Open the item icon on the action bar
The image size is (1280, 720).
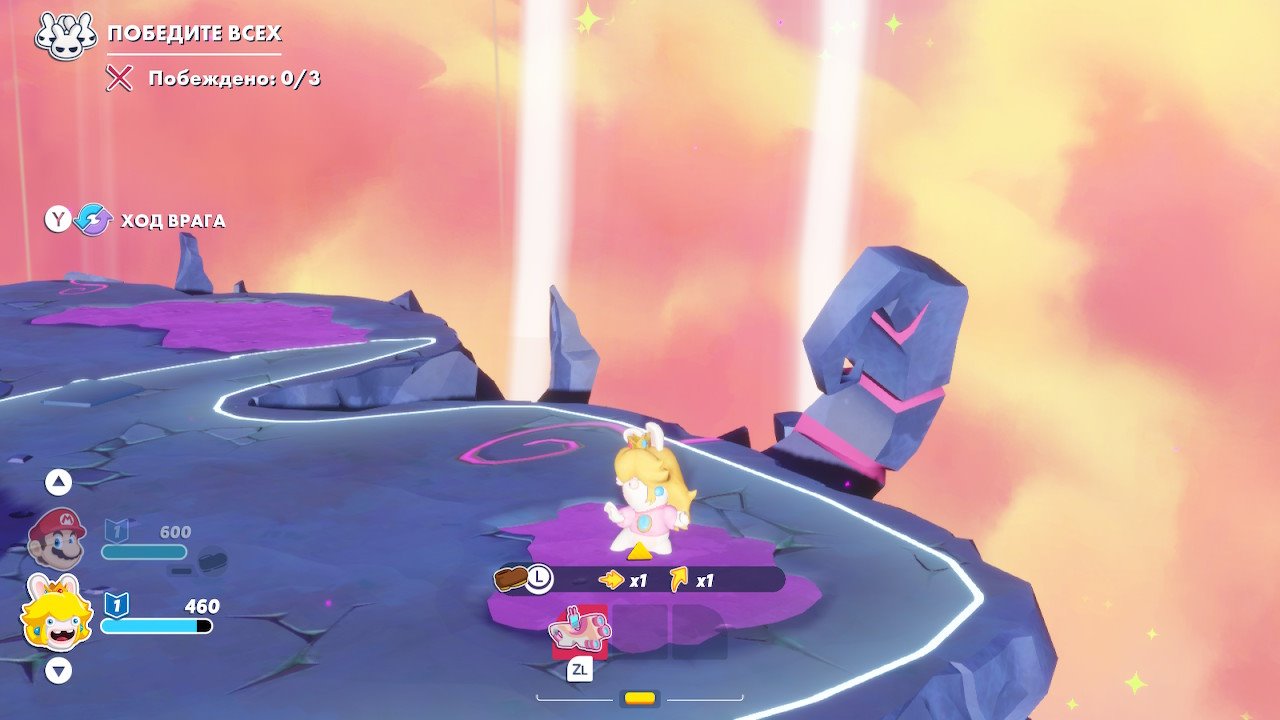[511, 578]
